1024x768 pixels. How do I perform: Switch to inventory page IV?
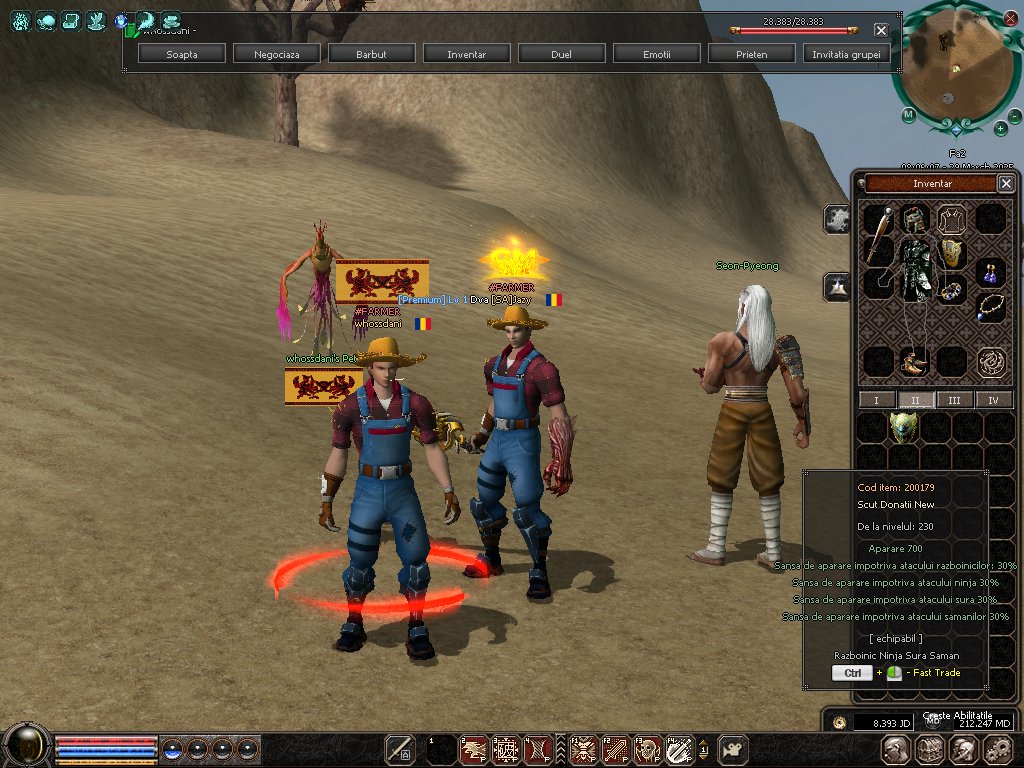tap(993, 400)
